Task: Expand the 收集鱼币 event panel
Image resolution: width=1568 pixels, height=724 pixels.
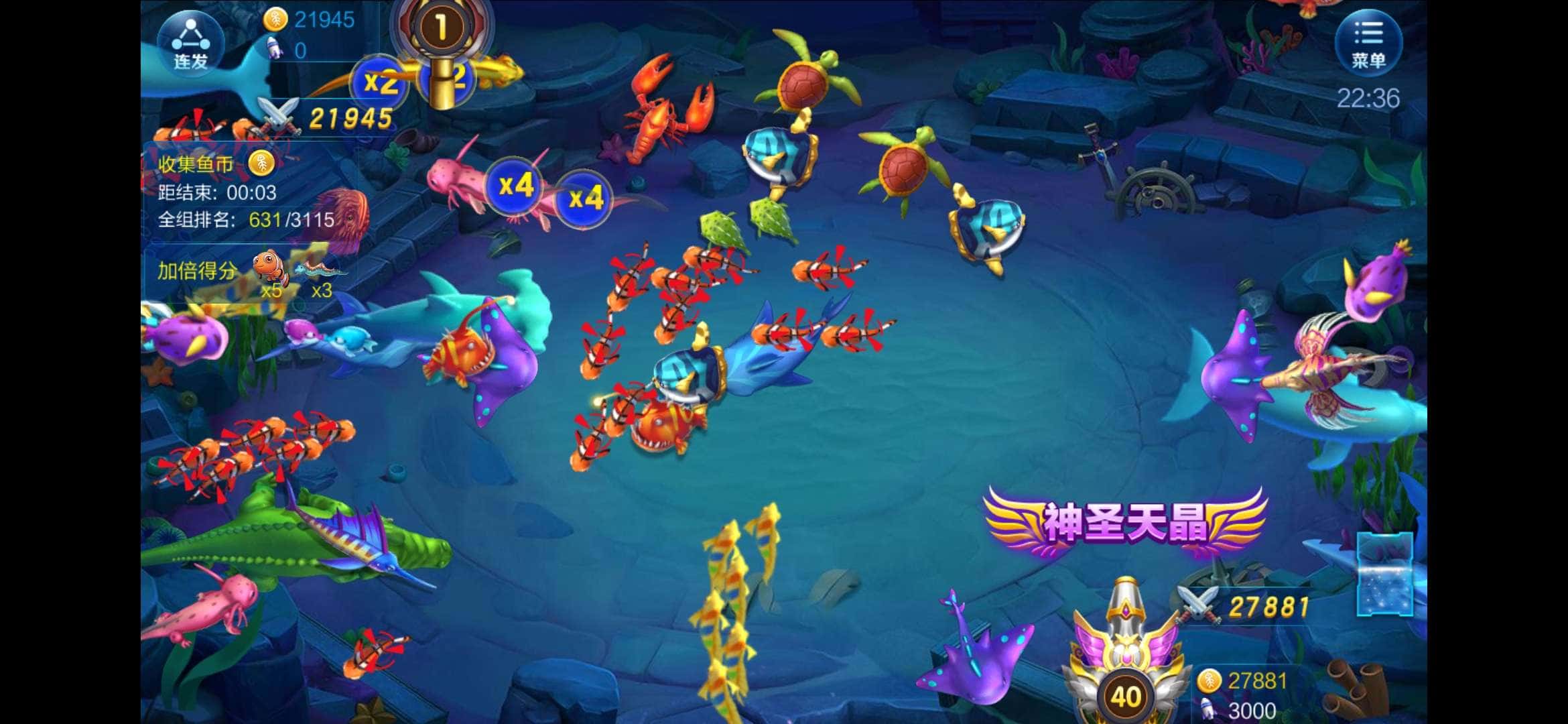Action: point(194,164)
